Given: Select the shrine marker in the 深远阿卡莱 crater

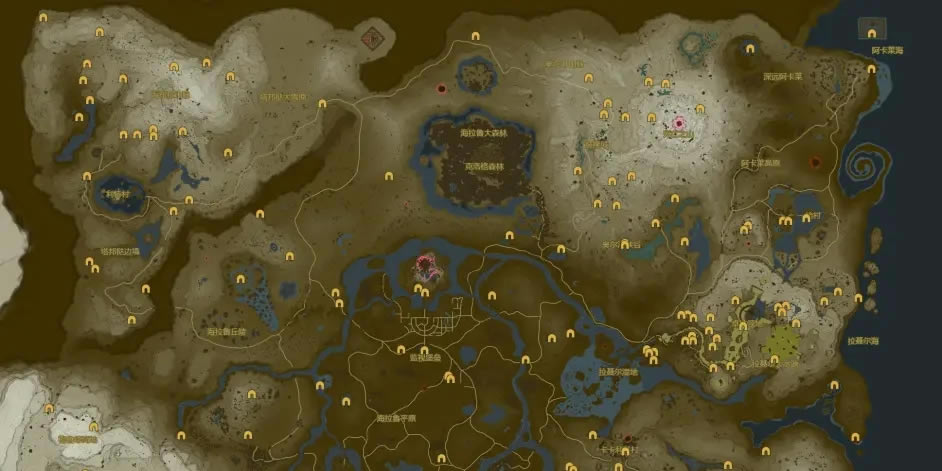Looking at the screenshot, I should pyautogui.click(x=751, y=48).
